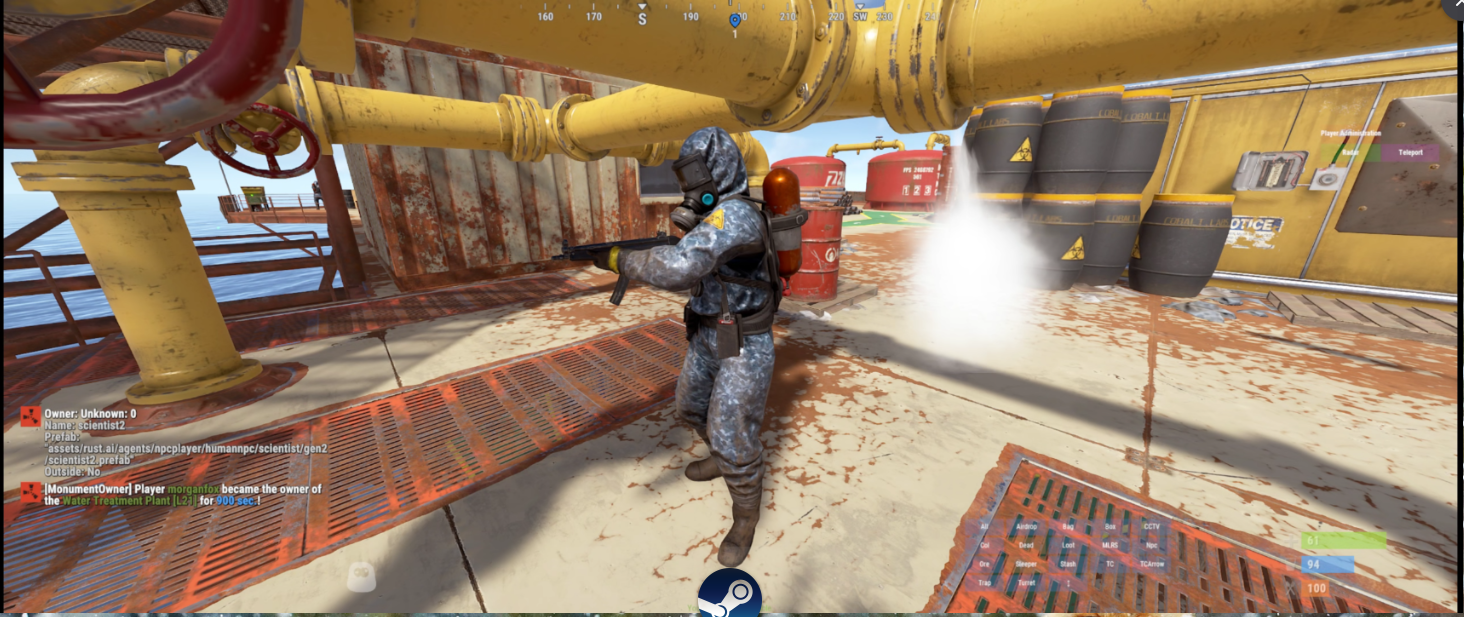Screen dimensions: 1464x617
Task: Toggle the Dead radar filter
Action: tap(1026, 545)
